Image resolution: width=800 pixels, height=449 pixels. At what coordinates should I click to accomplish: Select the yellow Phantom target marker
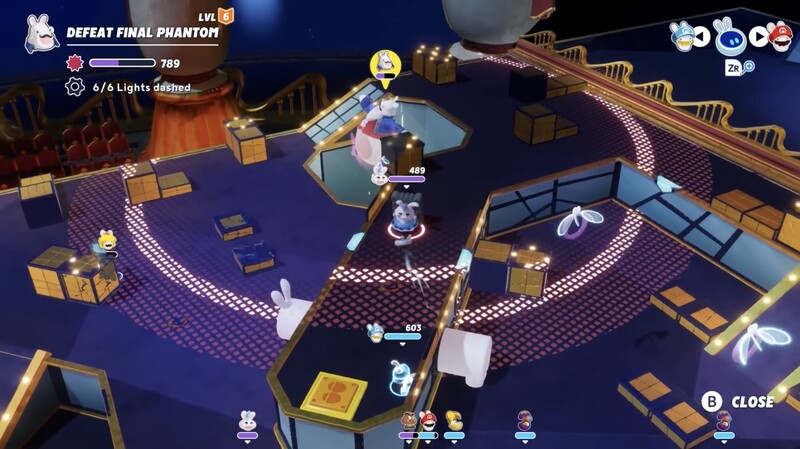[x=383, y=66]
